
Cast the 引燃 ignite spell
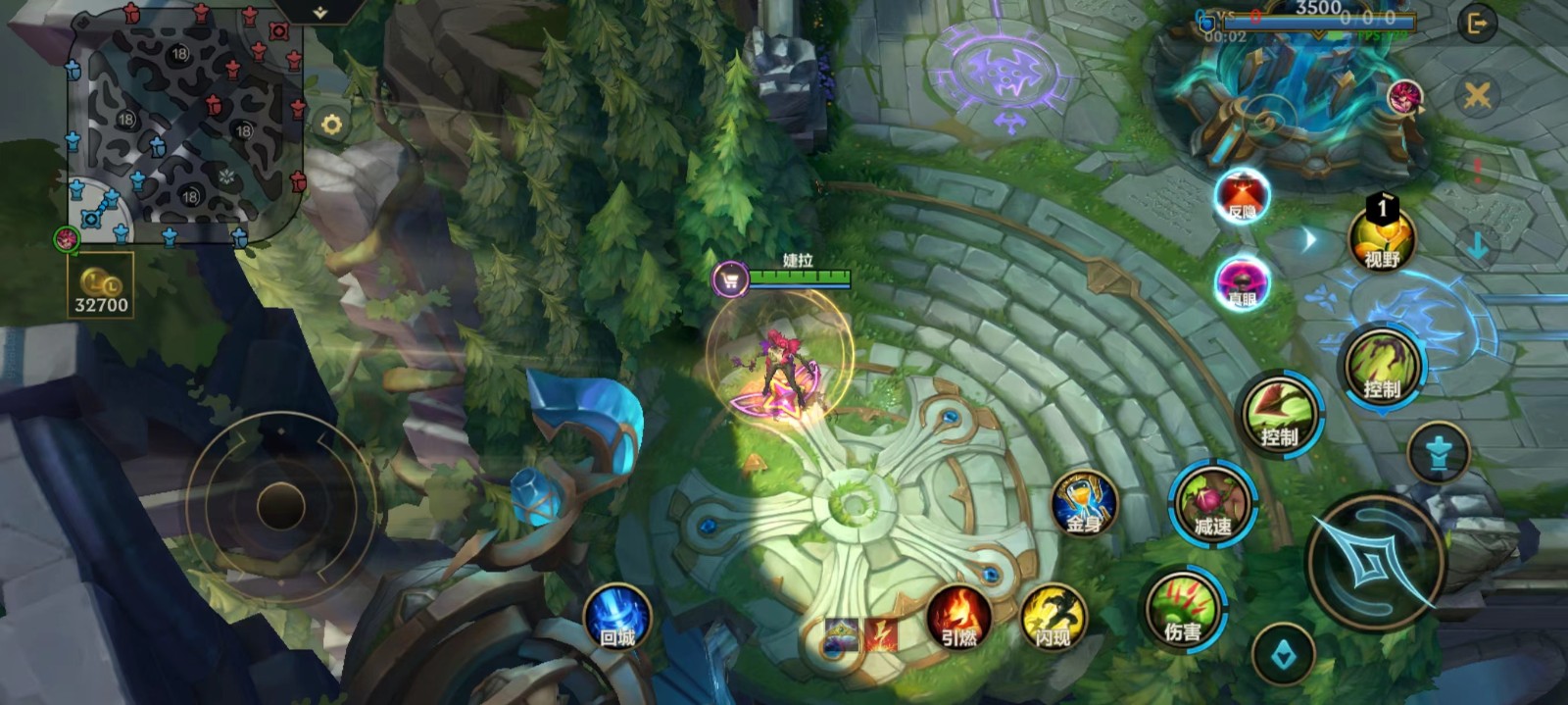point(958,618)
